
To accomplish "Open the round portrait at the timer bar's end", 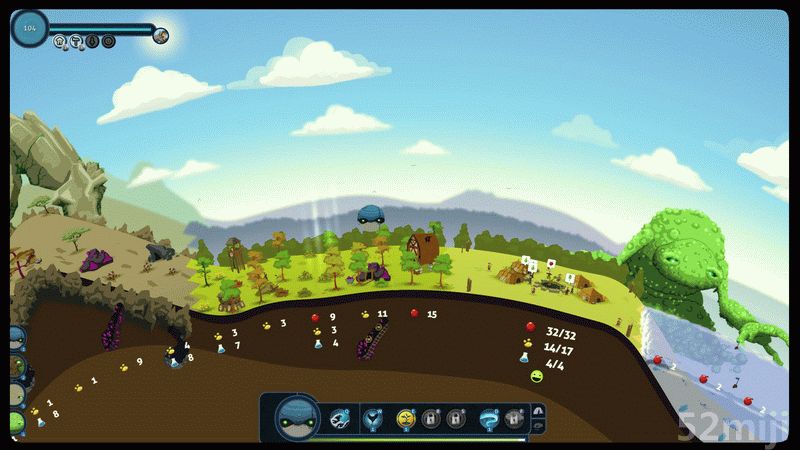I will coord(161,36).
